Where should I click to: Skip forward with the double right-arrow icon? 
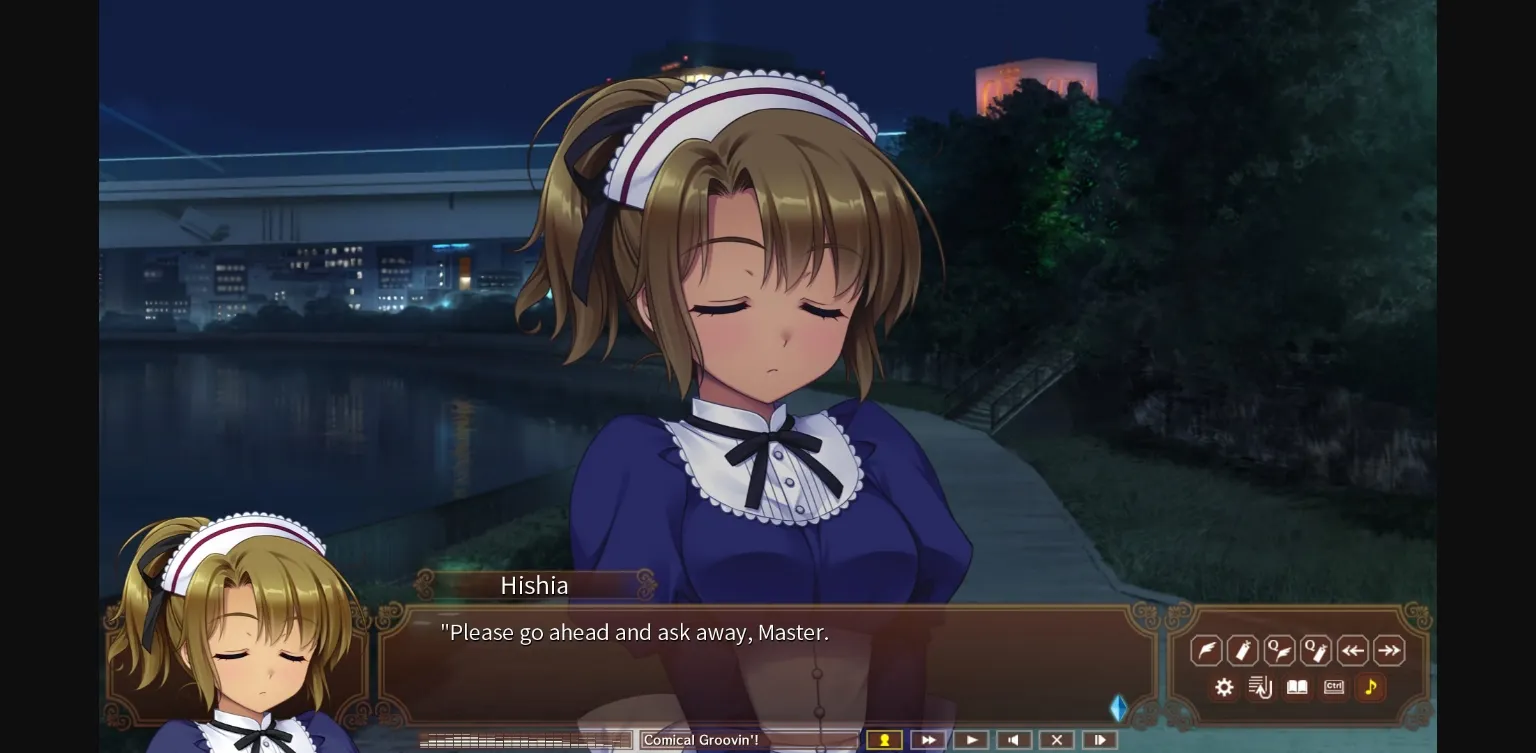1389,650
